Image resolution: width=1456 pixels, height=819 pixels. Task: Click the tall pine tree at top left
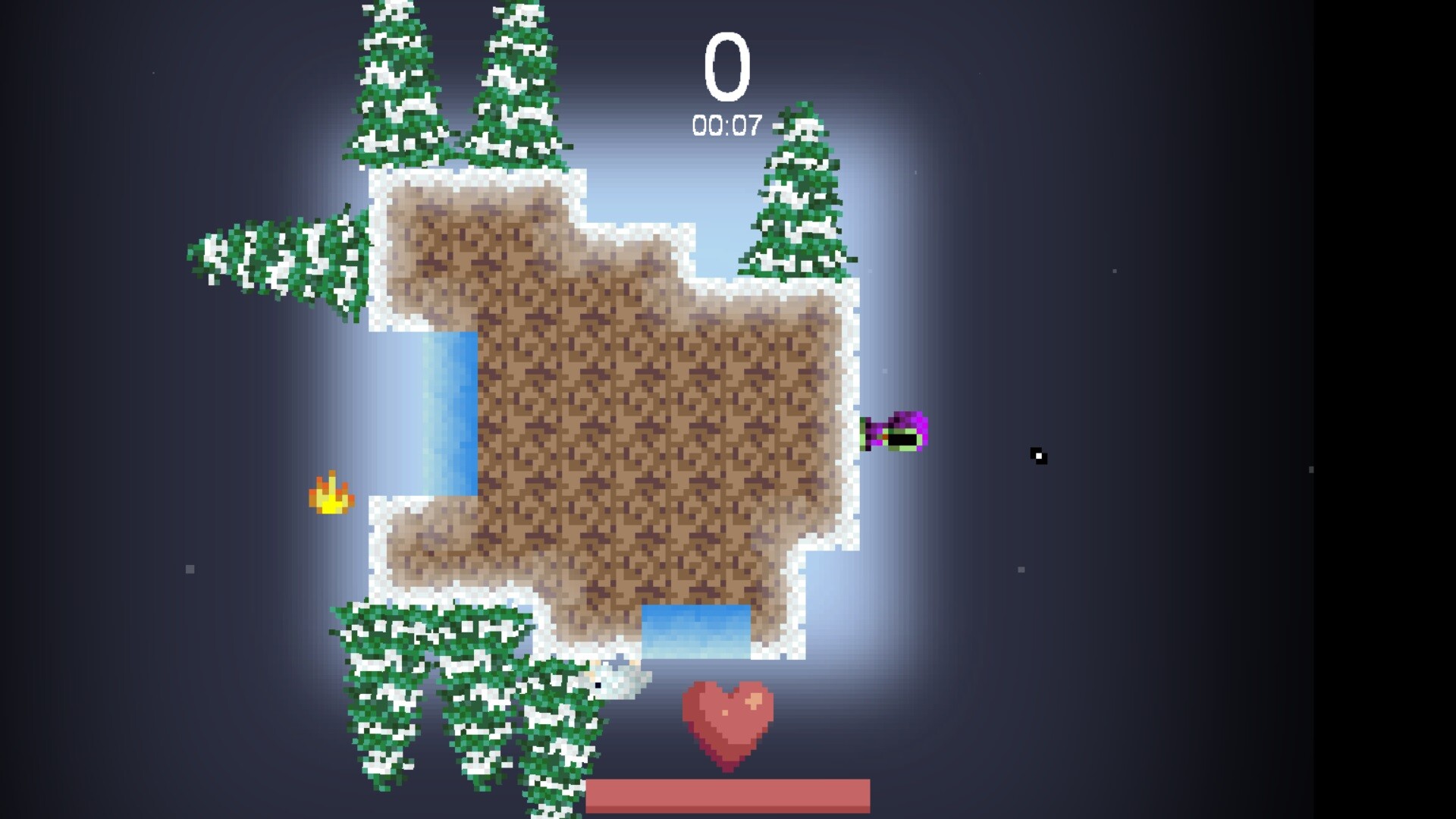pos(394,83)
